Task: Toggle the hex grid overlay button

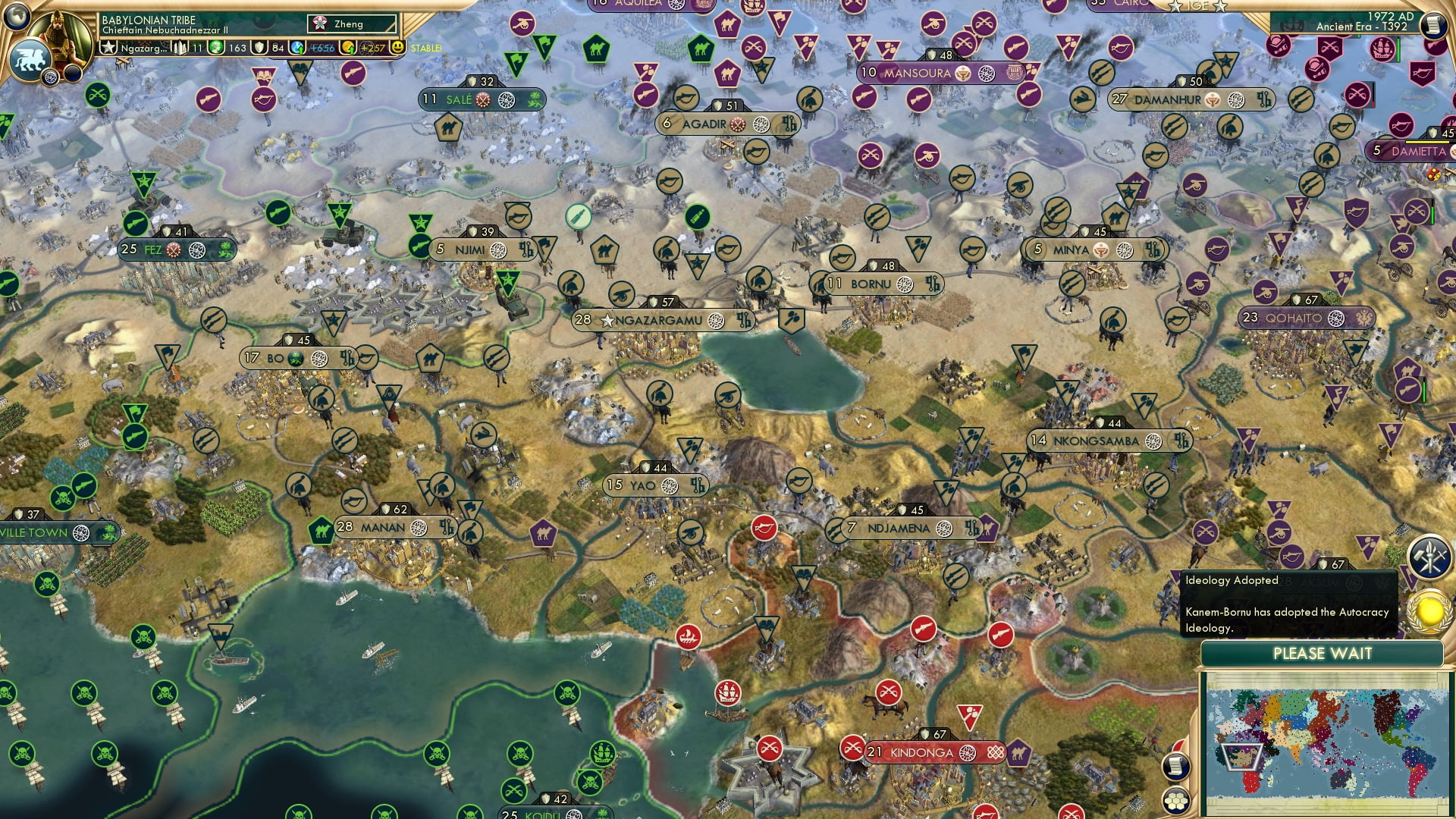Action: 1175,802
